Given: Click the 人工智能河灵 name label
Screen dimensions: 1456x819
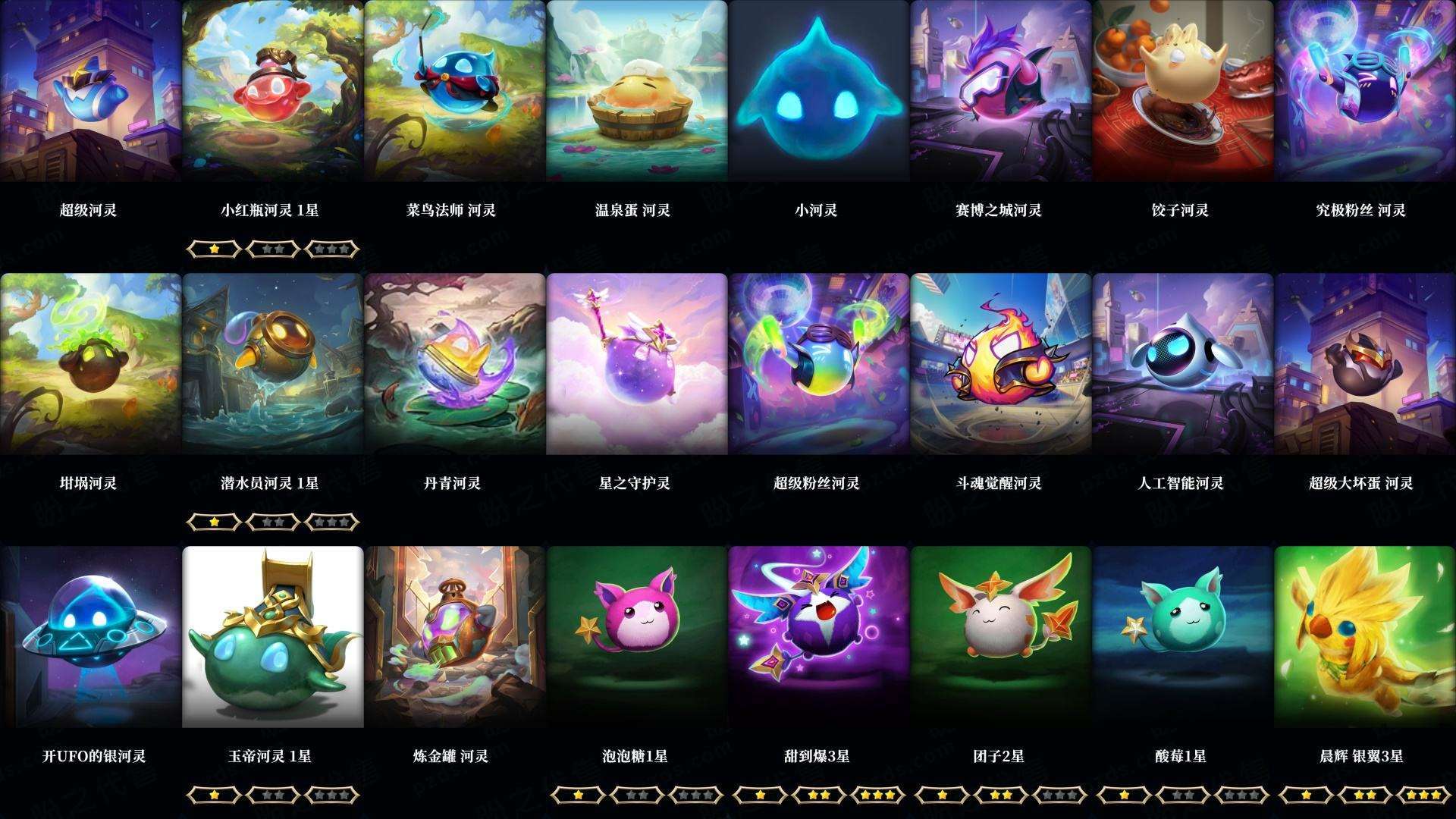Looking at the screenshot, I should click(1181, 482).
